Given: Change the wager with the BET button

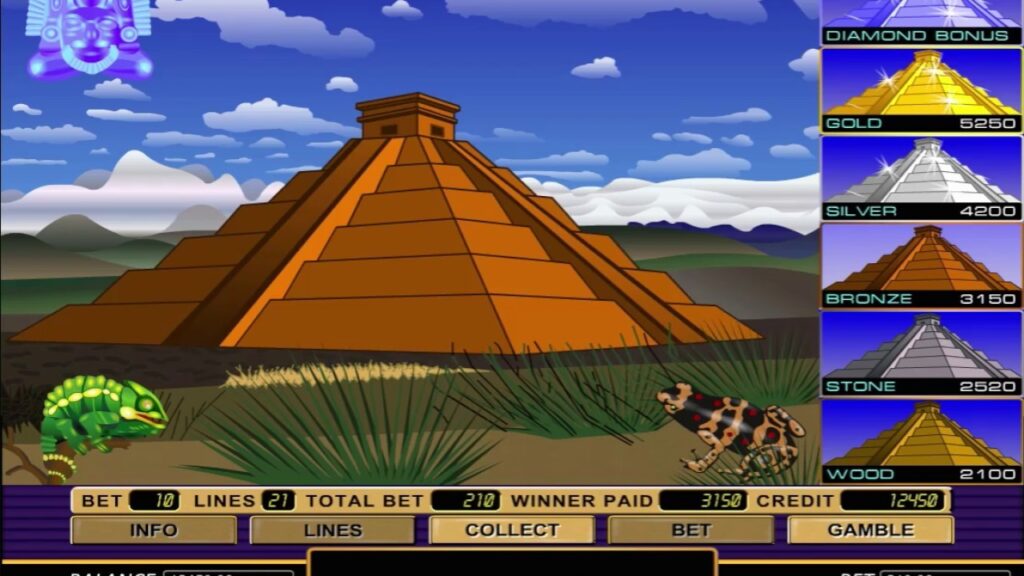Looking at the screenshot, I should [690, 530].
